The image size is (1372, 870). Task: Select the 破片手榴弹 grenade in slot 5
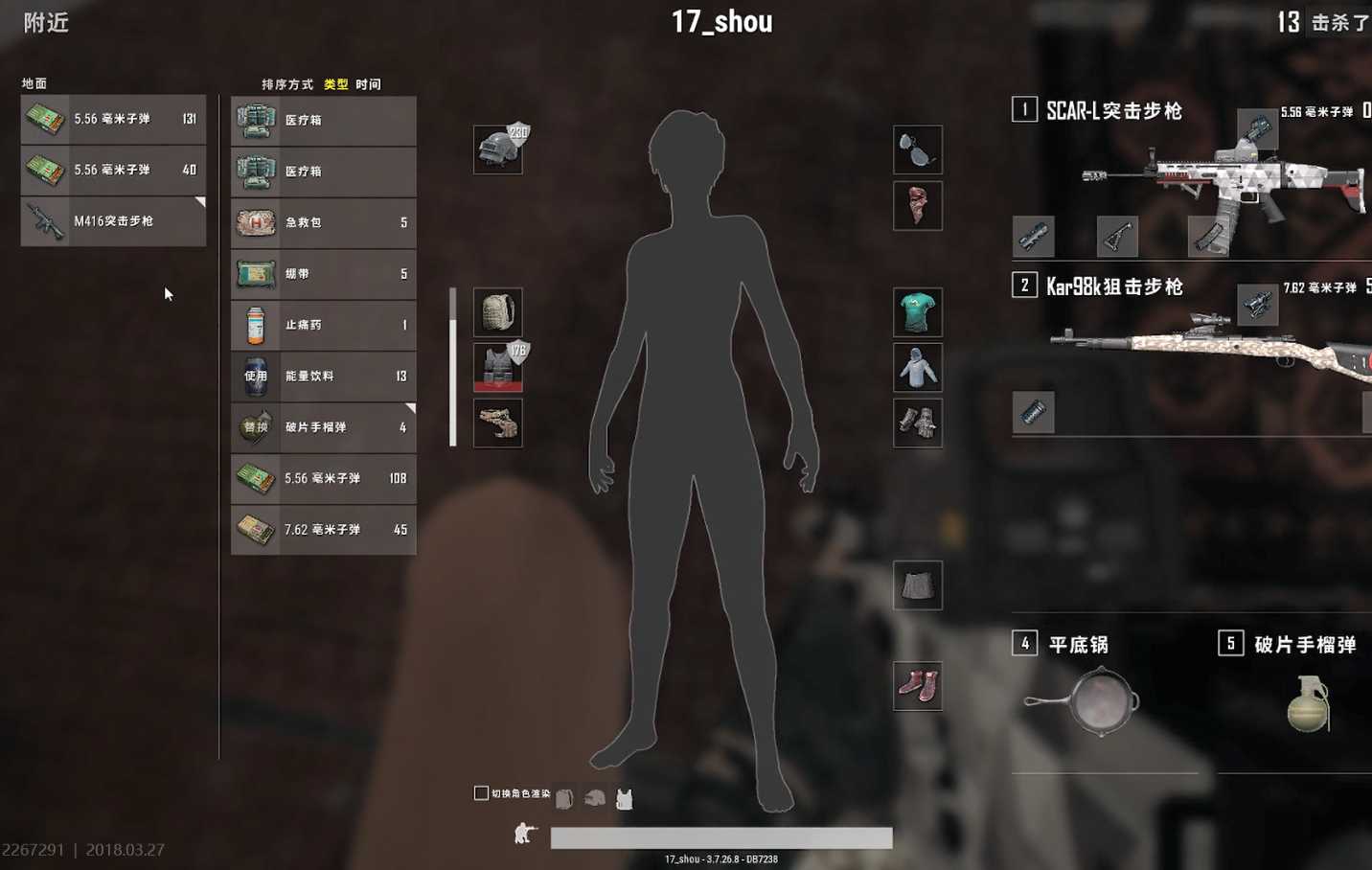click(x=1308, y=704)
